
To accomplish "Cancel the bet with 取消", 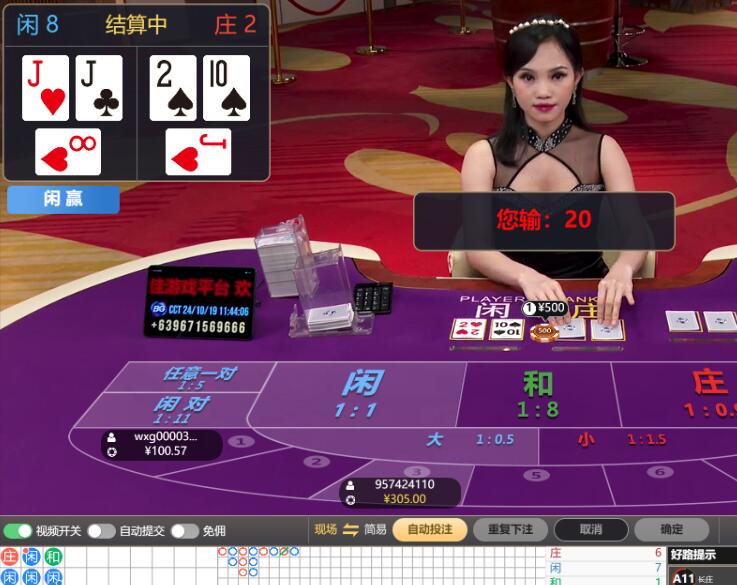I will coord(590,529).
